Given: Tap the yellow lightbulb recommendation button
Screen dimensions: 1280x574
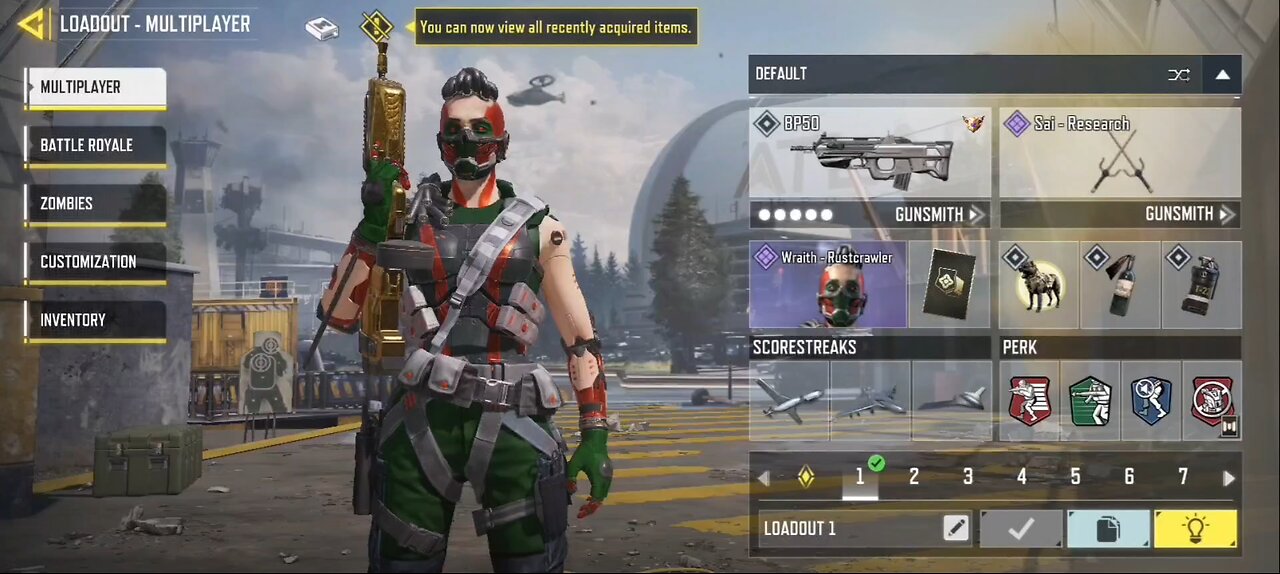Looking at the screenshot, I should coord(1195,528).
